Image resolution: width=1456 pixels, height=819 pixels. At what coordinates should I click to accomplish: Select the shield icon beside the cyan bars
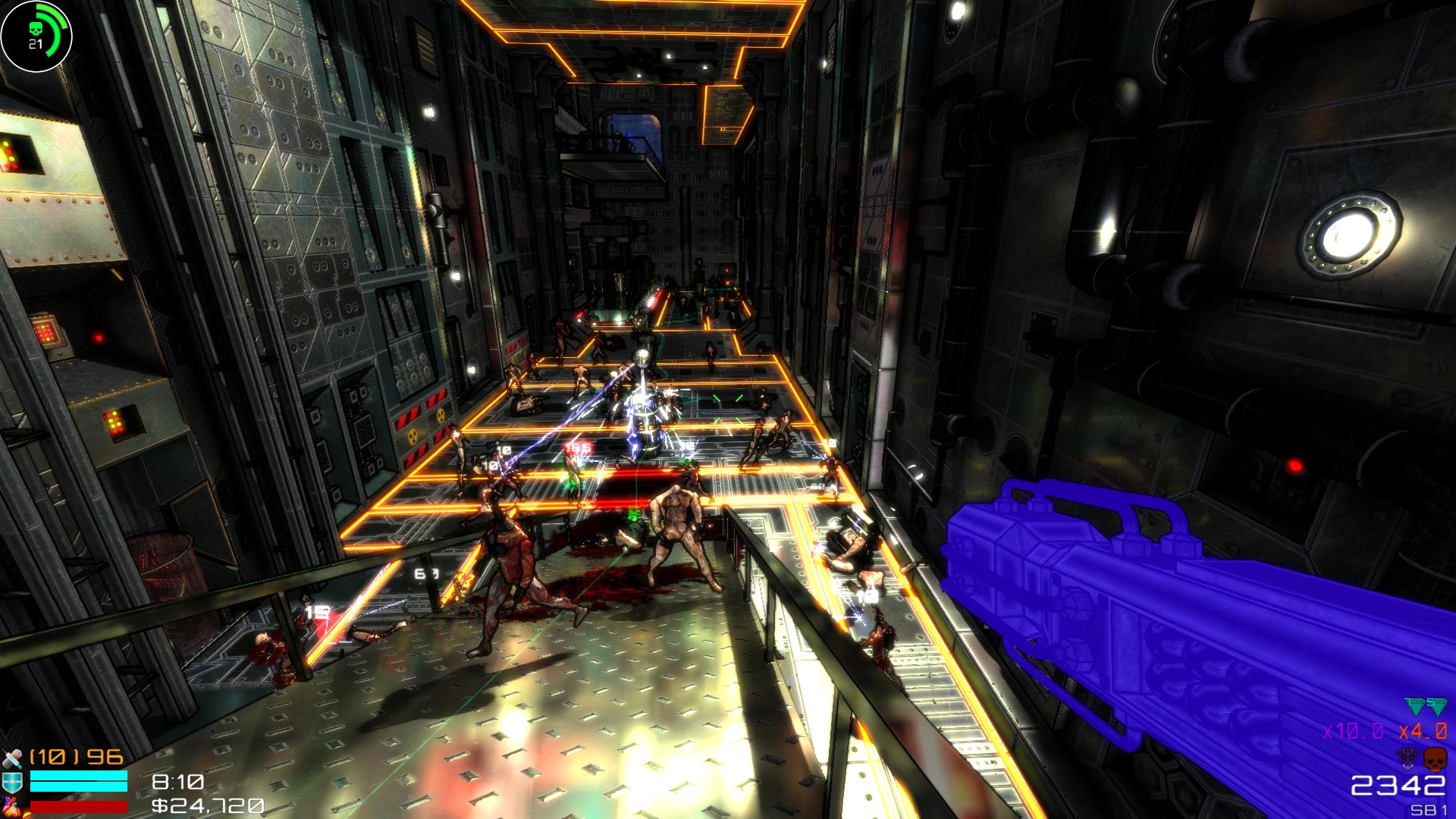[x=12, y=780]
